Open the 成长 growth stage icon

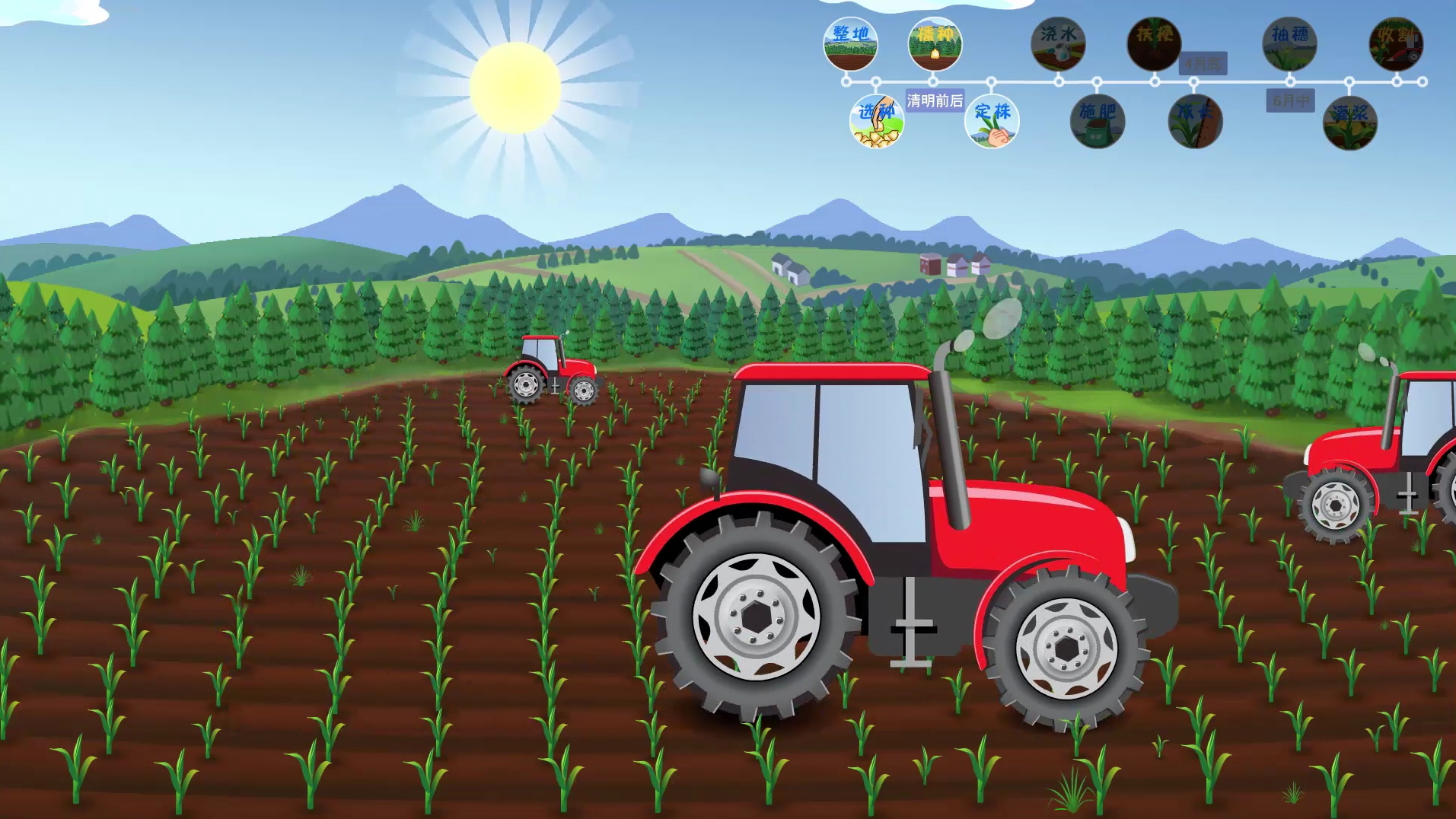[1195, 121]
